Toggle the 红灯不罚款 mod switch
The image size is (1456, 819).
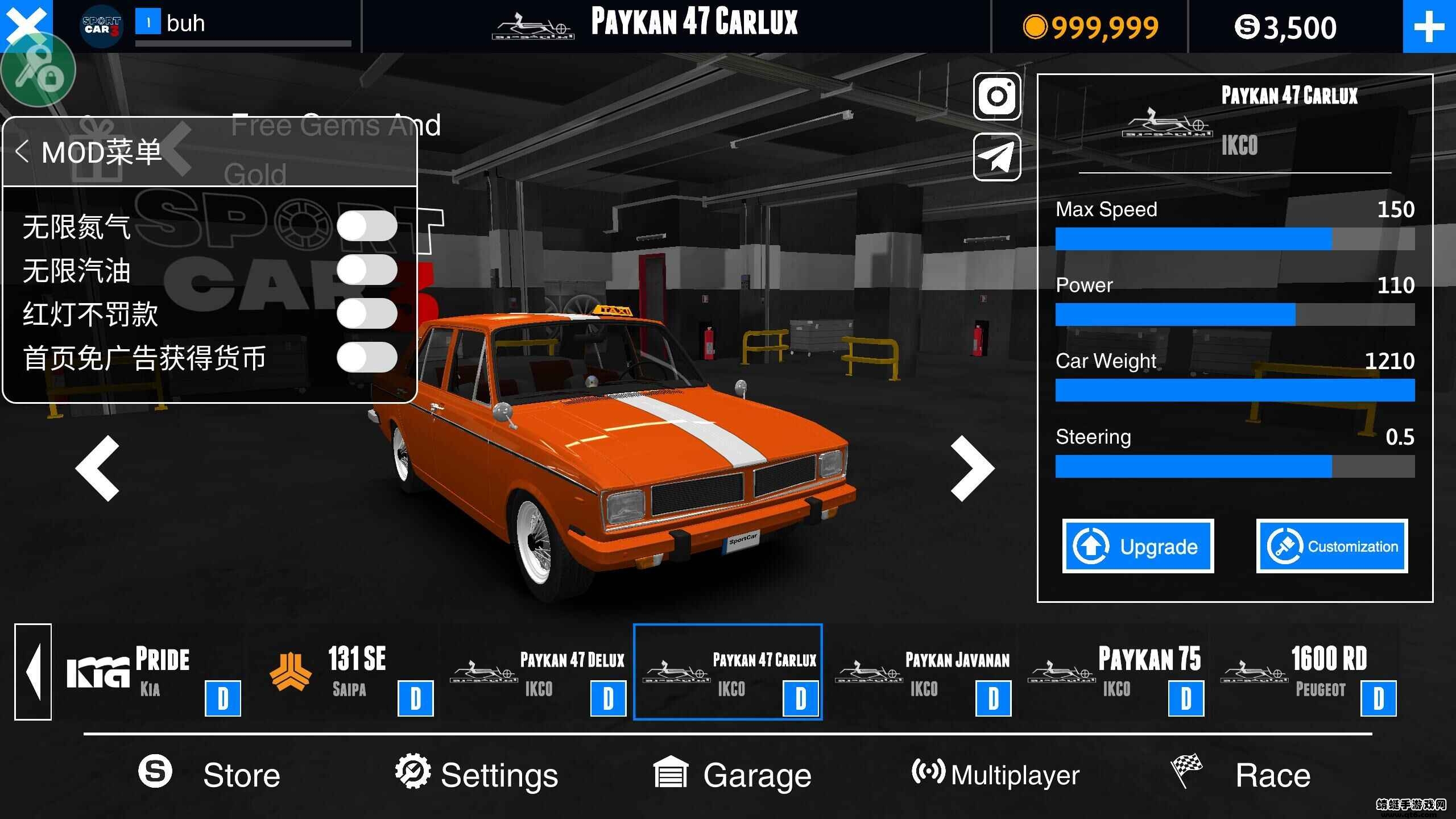point(367,313)
